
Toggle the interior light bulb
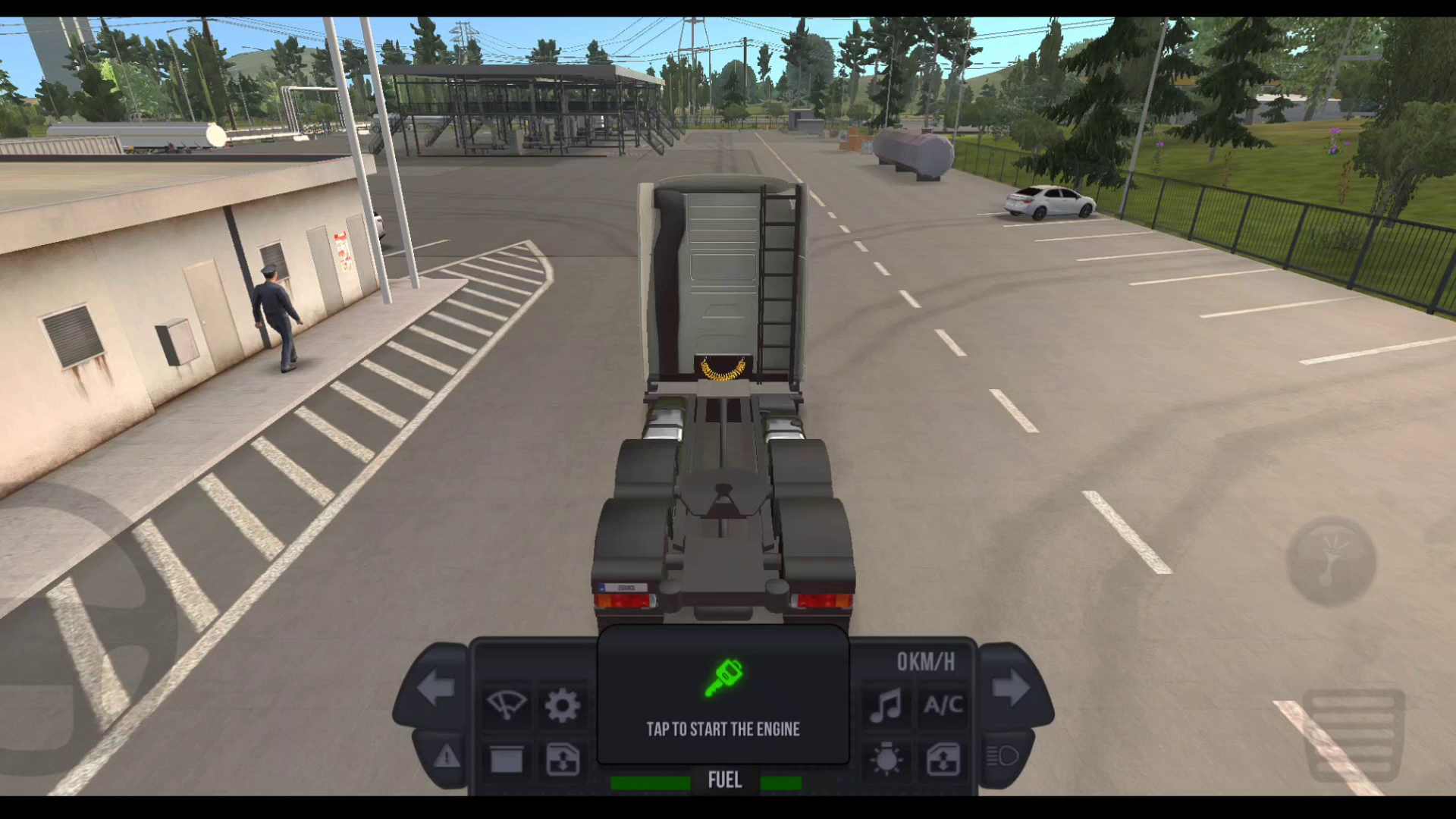tap(886, 759)
